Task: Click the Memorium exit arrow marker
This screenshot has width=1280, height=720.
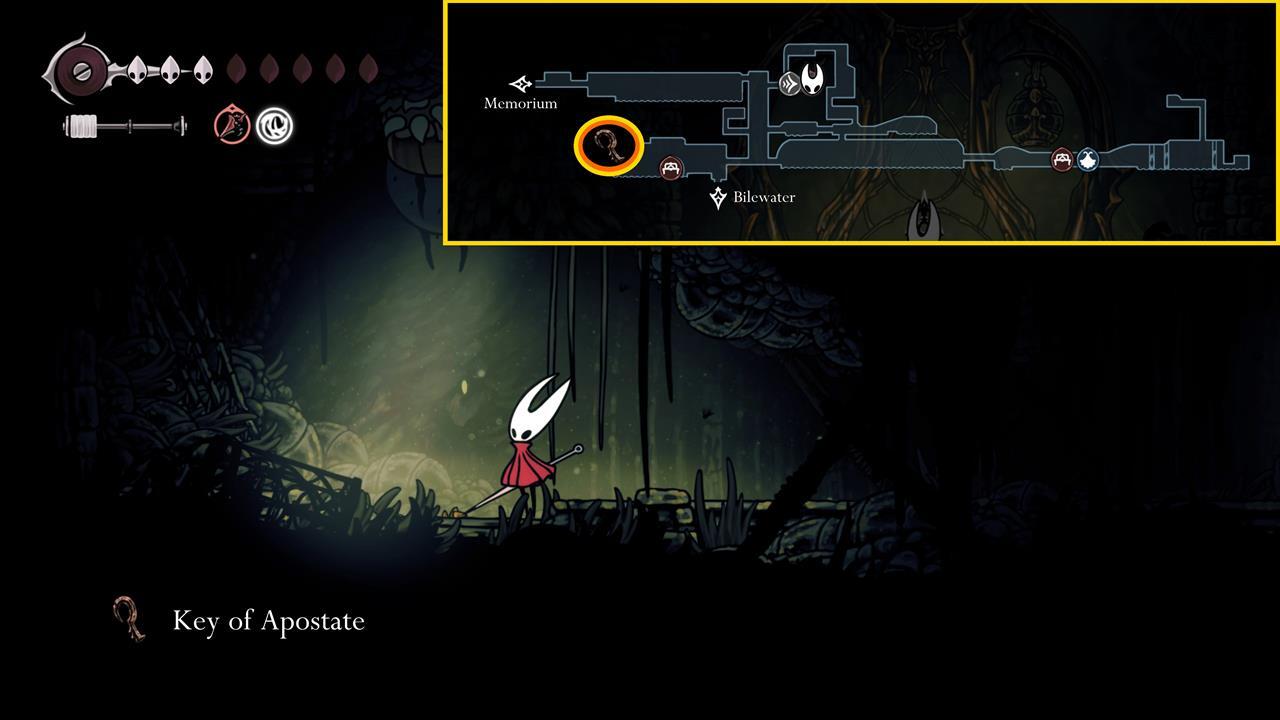Action: pos(520,83)
